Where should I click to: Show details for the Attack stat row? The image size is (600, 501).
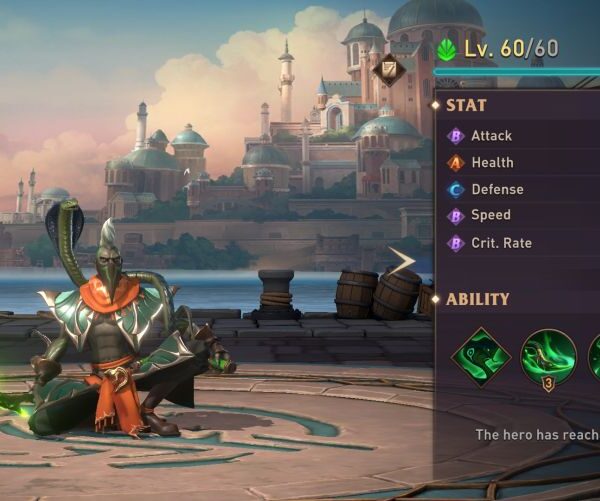[x=491, y=136]
